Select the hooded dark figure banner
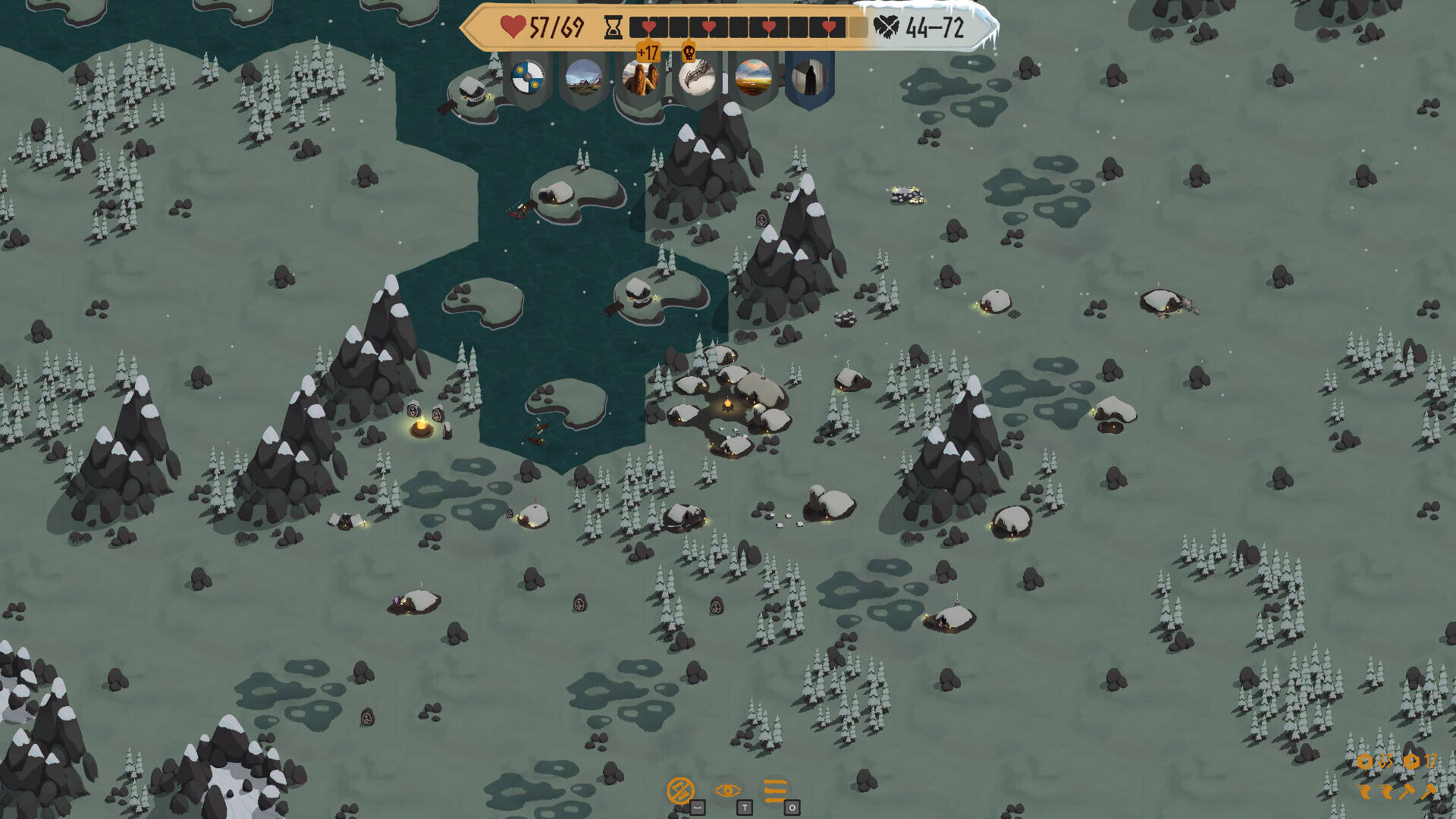The image size is (1456, 819). pos(810,81)
